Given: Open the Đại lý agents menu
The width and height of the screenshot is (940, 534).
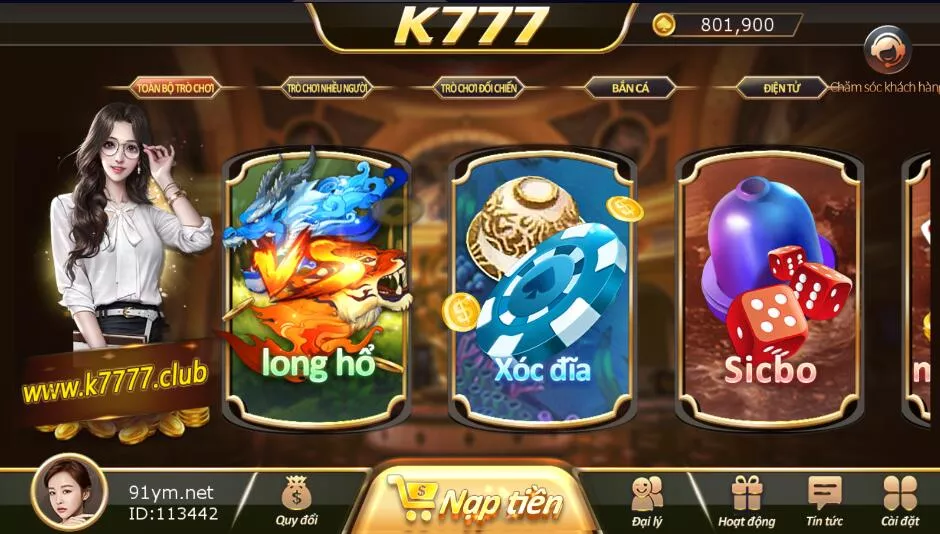Looking at the screenshot, I should point(648,499).
